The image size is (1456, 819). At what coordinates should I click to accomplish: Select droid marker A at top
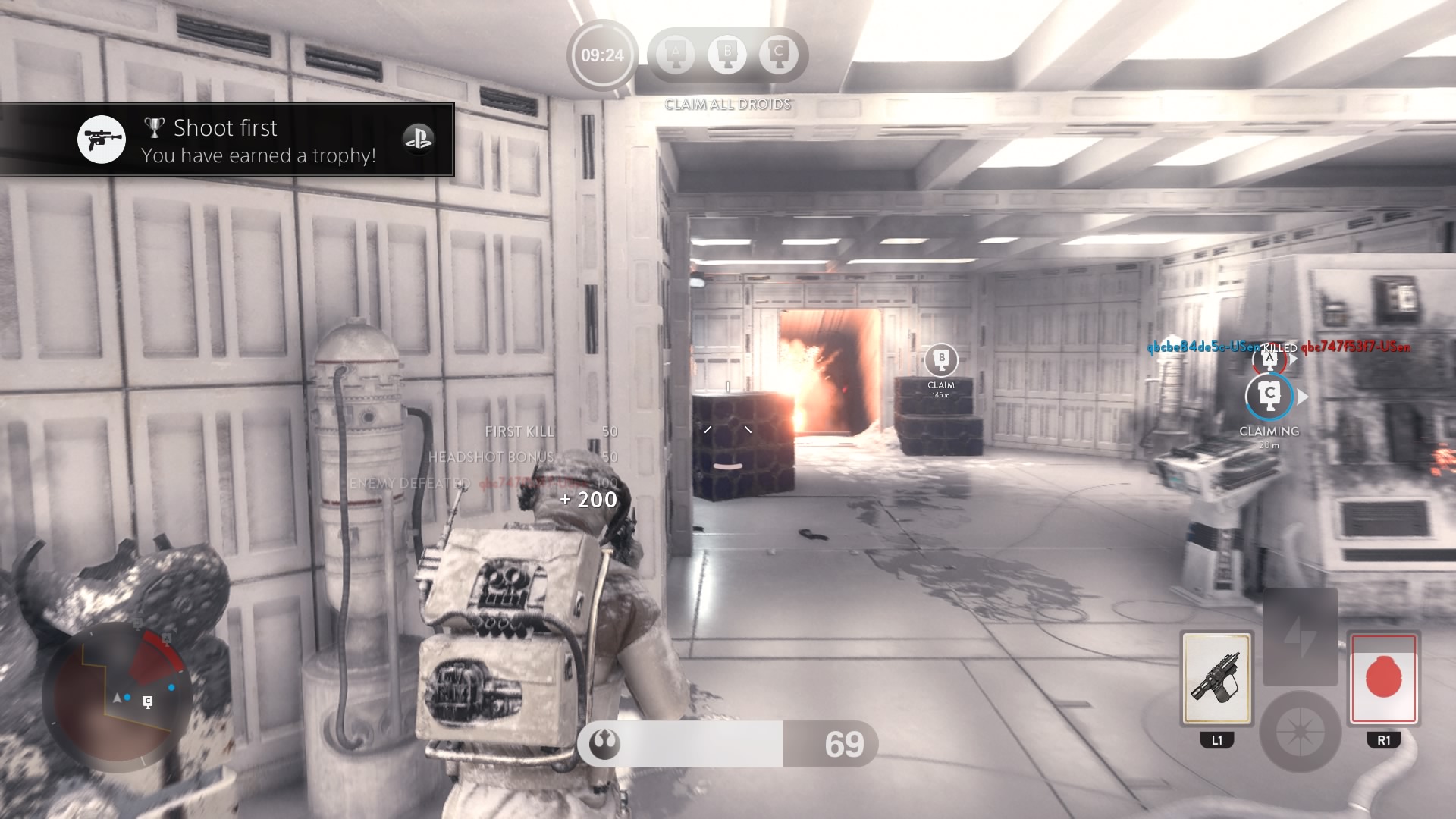click(x=674, y=53)
